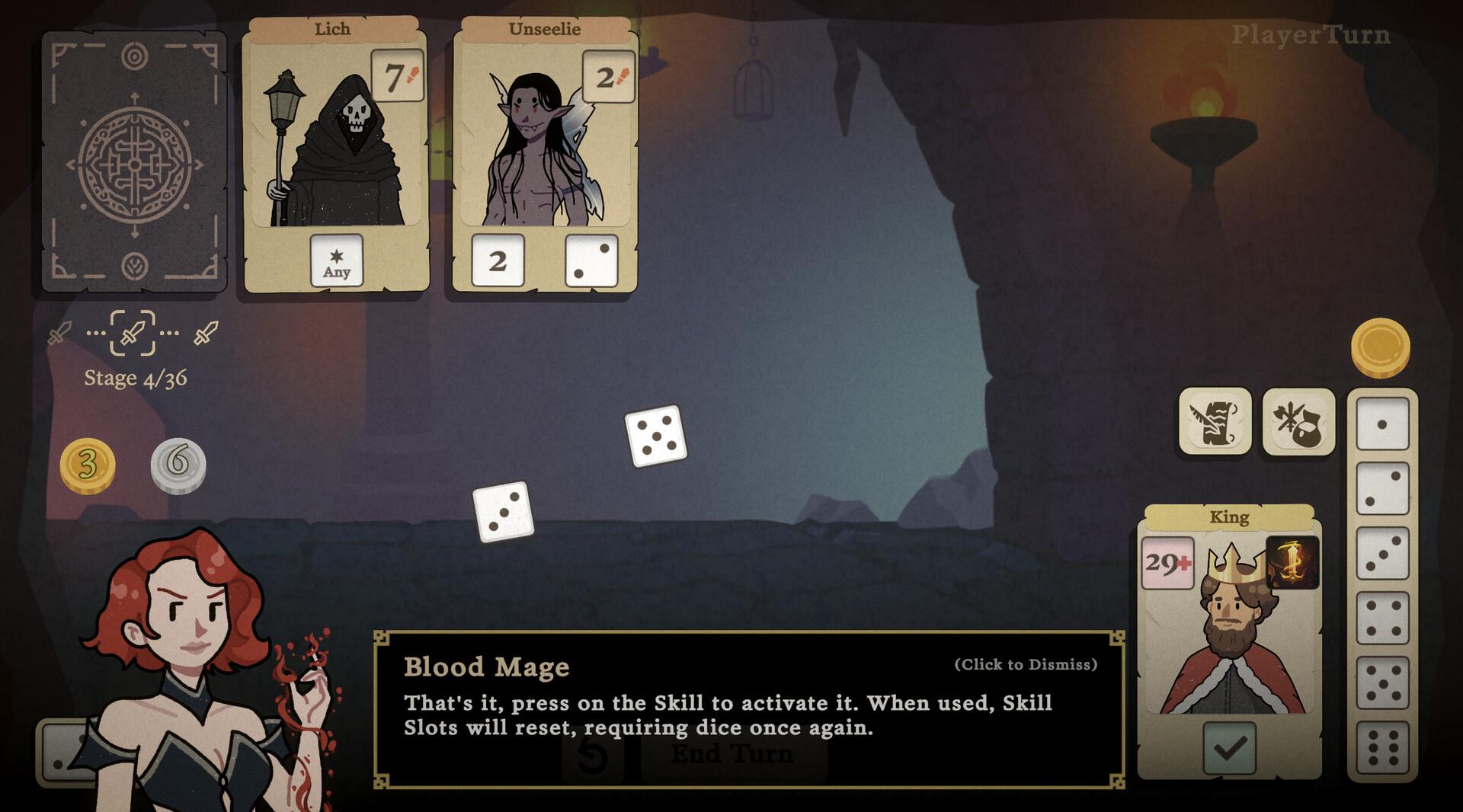The width and height of the screenshot is (1463, 812).
Task: Click the King's flaming sword buff icon
Action: pyautogui.click(x=1292, y=563)
